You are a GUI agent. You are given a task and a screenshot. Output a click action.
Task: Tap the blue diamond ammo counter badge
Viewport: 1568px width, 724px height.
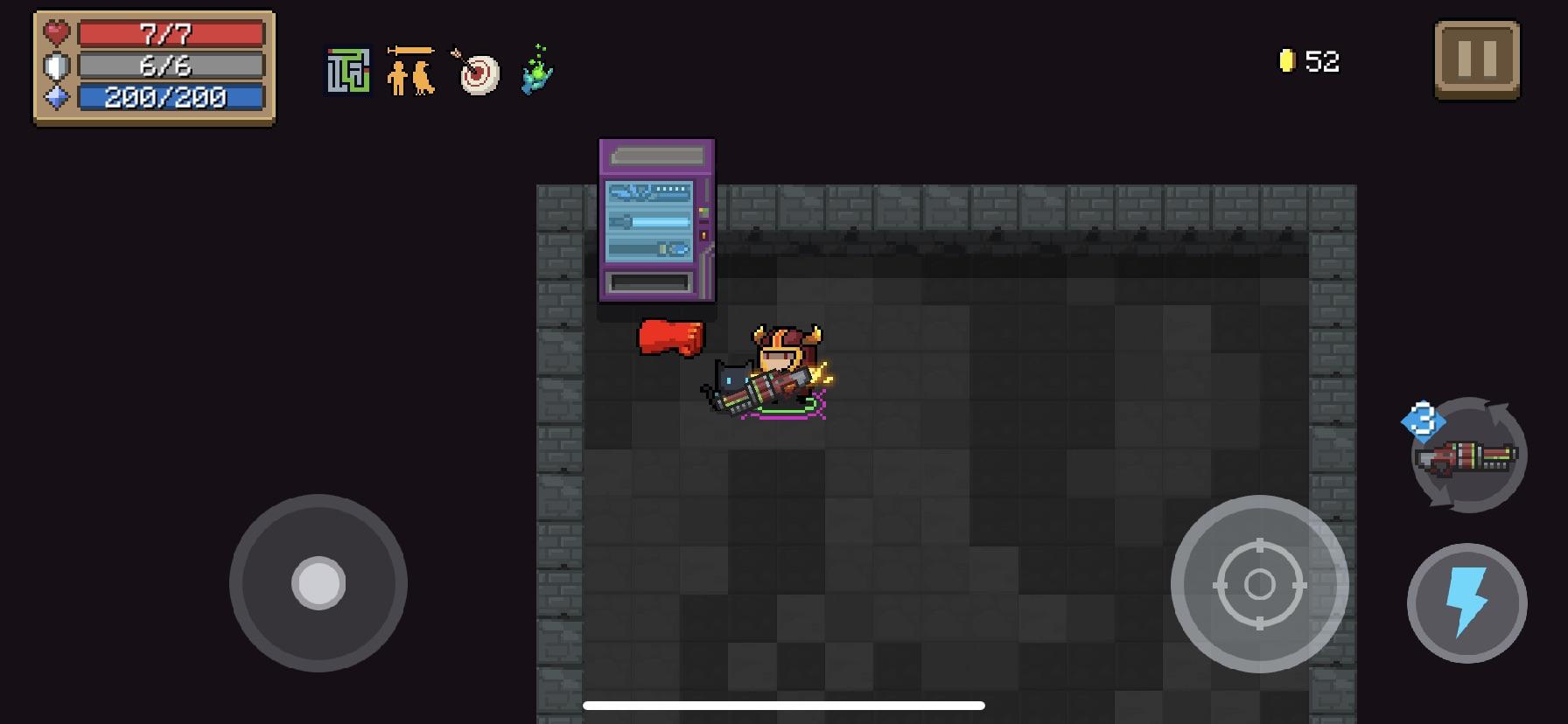pos(1423,420)
